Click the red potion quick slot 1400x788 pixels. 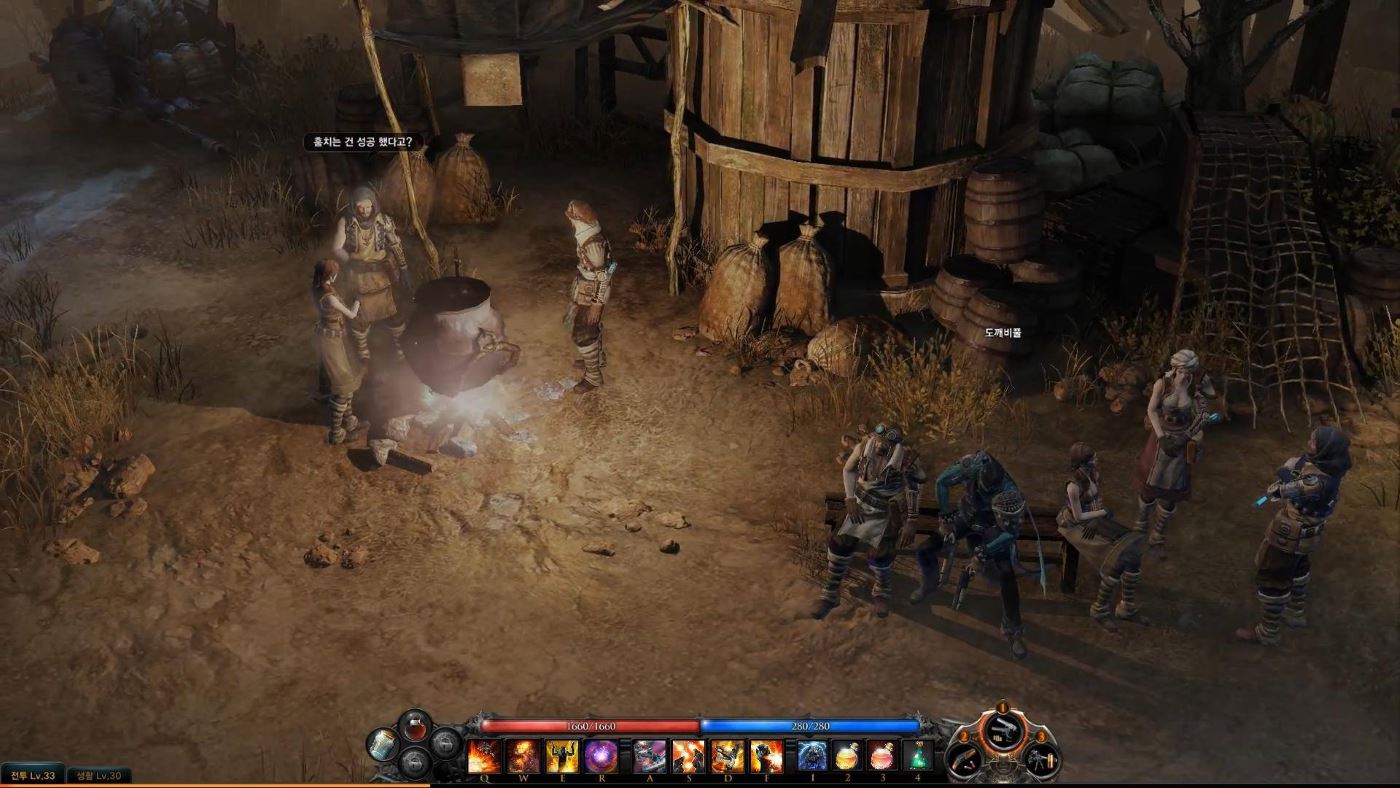(x=414, y=727)
